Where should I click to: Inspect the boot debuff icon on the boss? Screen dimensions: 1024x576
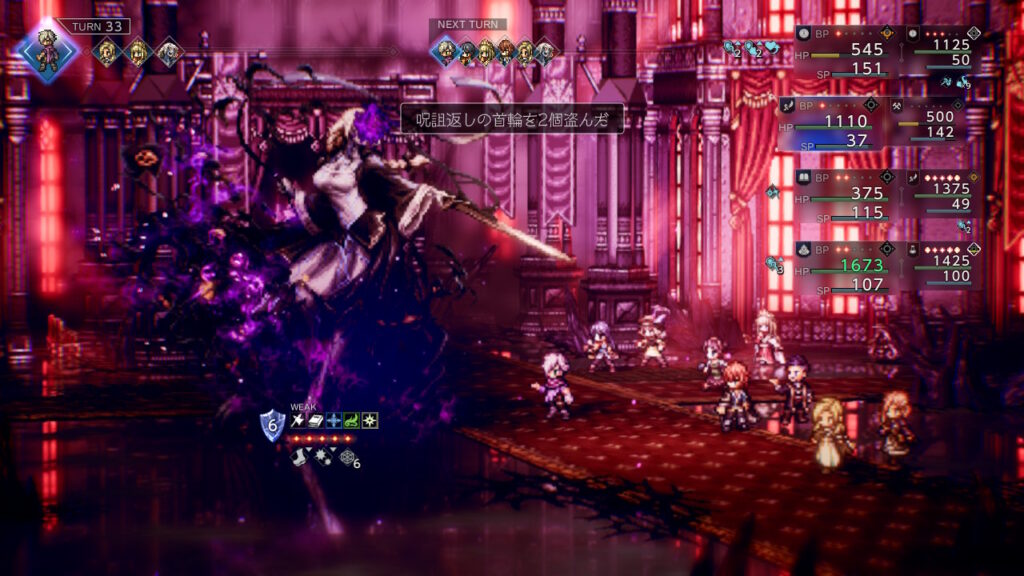[298, 456]
